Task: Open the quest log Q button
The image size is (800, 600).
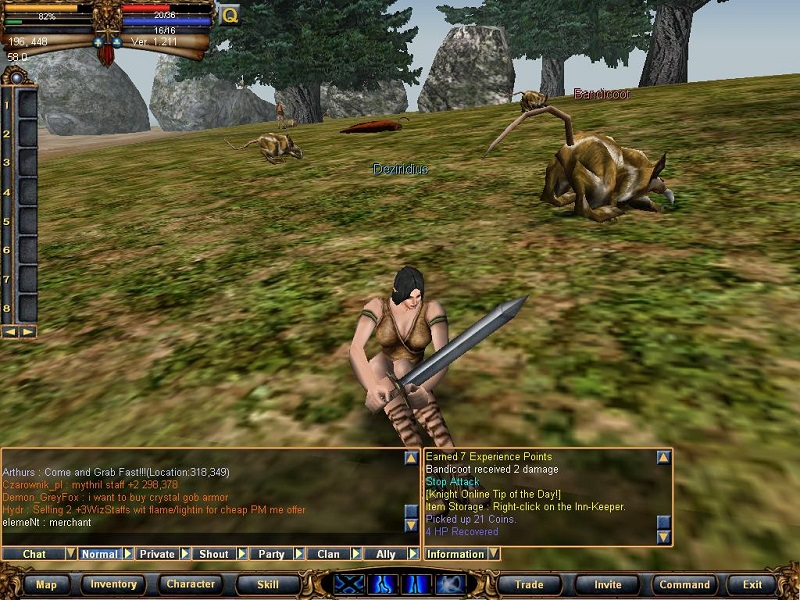Action: point(229,15)
